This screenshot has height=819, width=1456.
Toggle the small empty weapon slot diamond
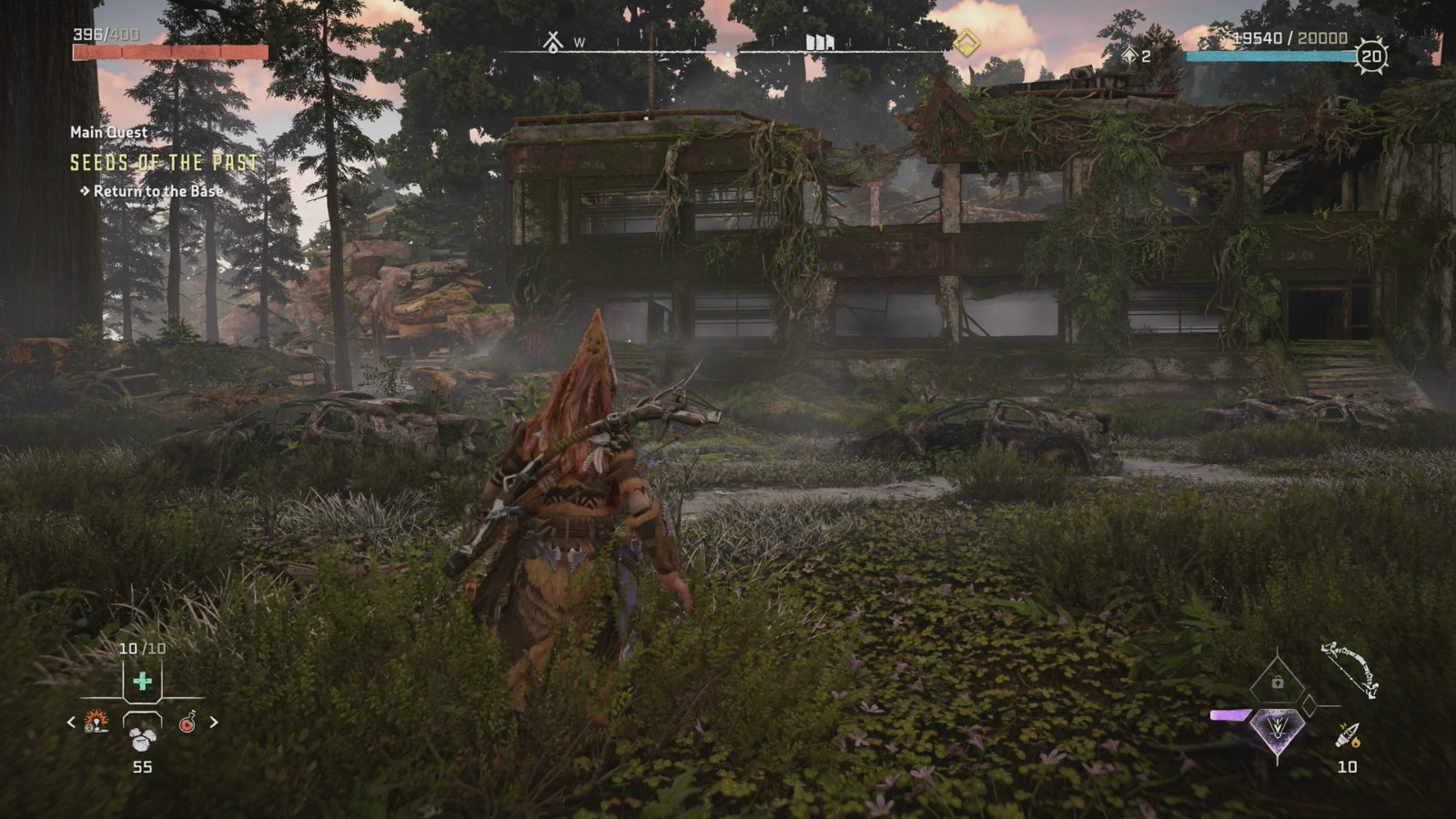[x=1309, y=704]
